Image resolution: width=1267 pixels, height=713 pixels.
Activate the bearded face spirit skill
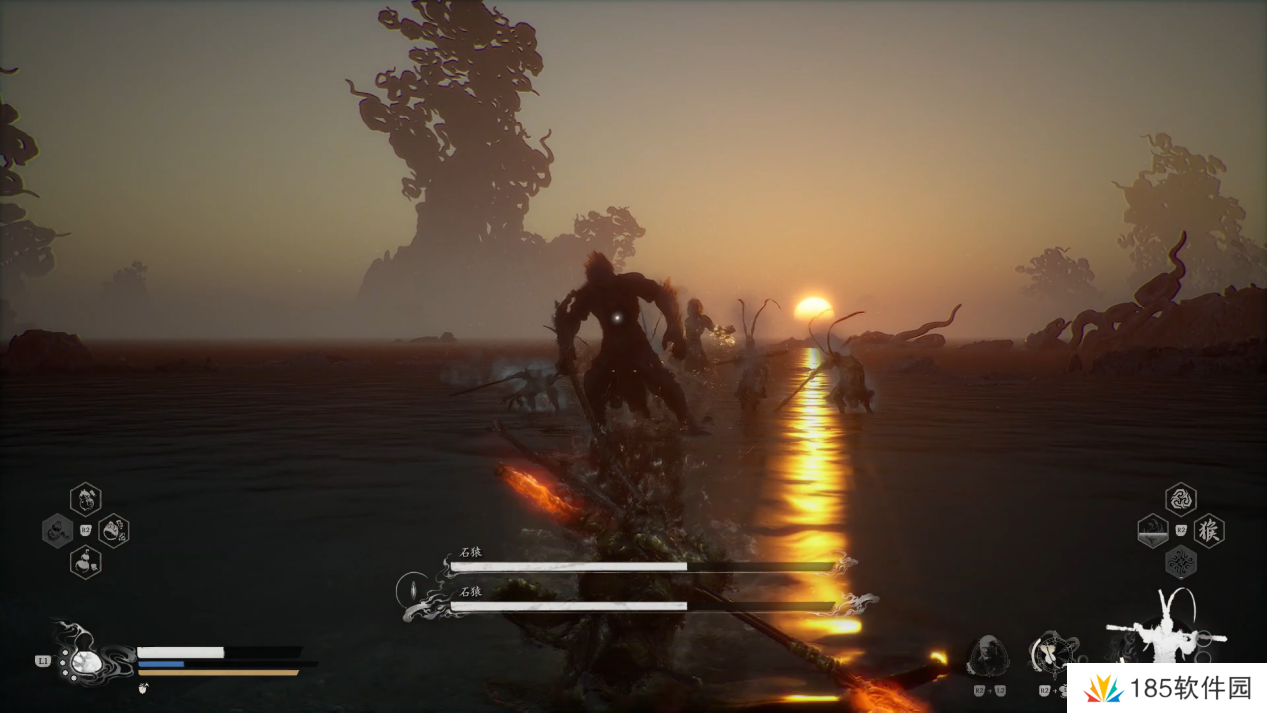987,655
